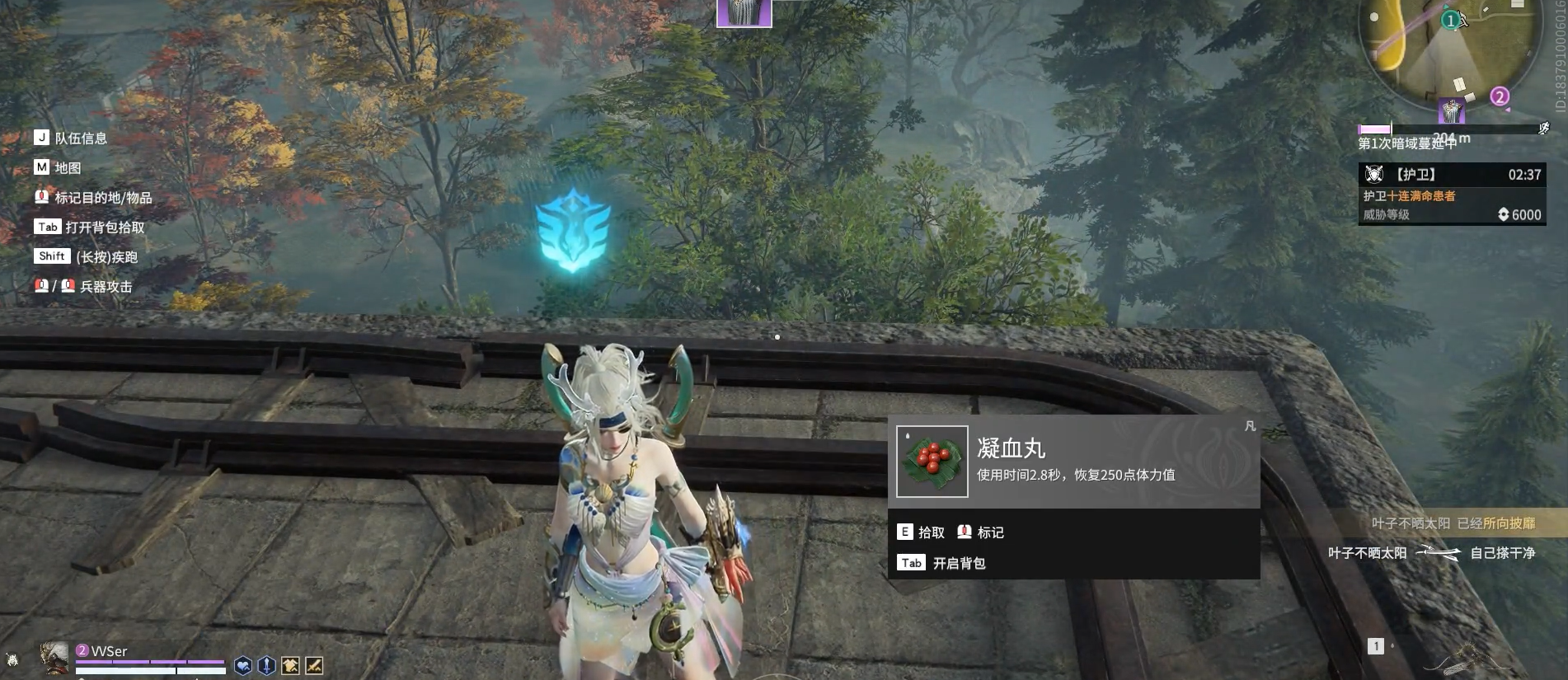Click the purple hero portrait at top center
Screen dimensions: 1568x680
pos(744,12)
